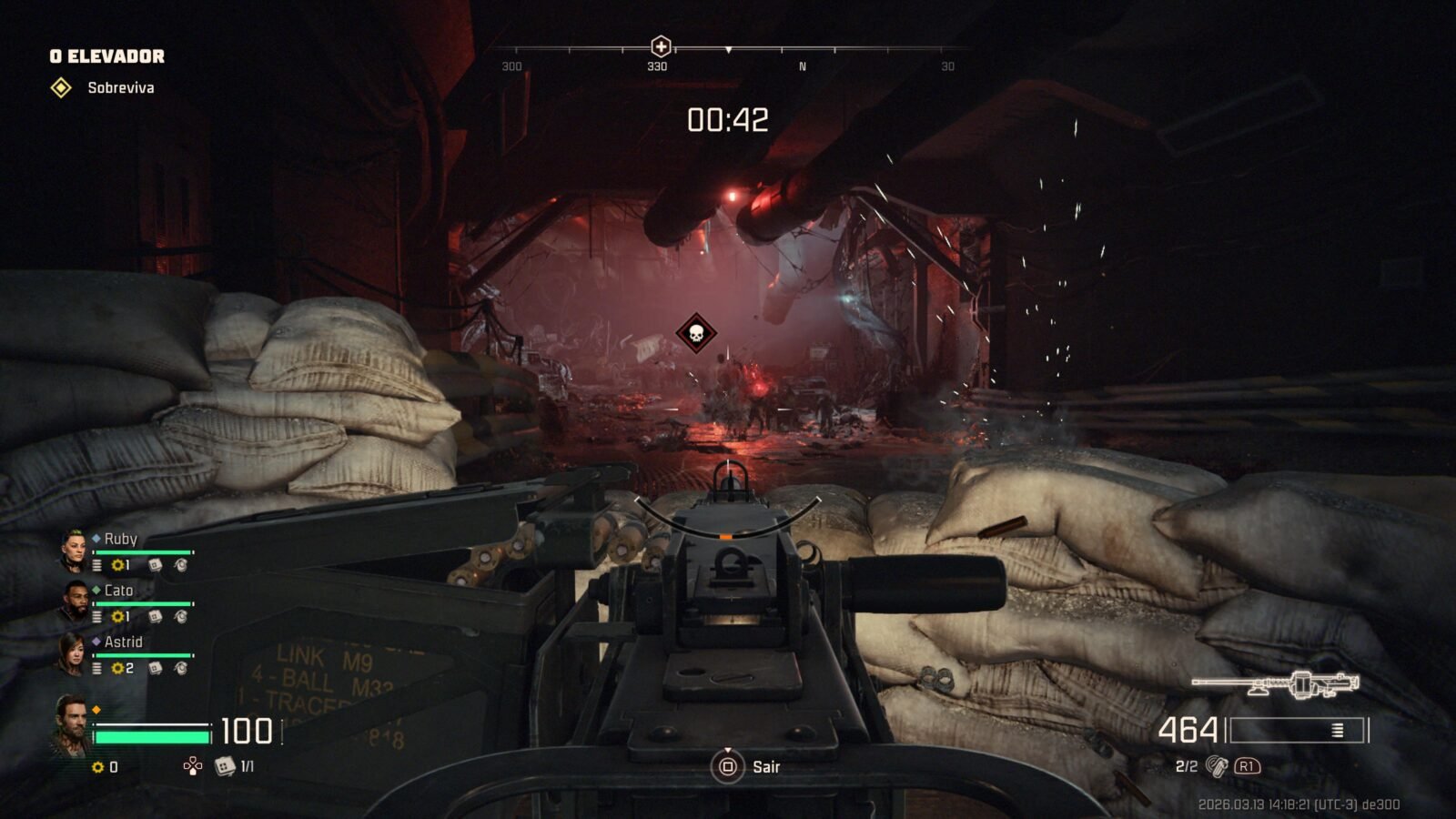This screenshot has height=819, width=1456.
Task: Select Astrid's squad portrait
Action: [x=73, y=653]
